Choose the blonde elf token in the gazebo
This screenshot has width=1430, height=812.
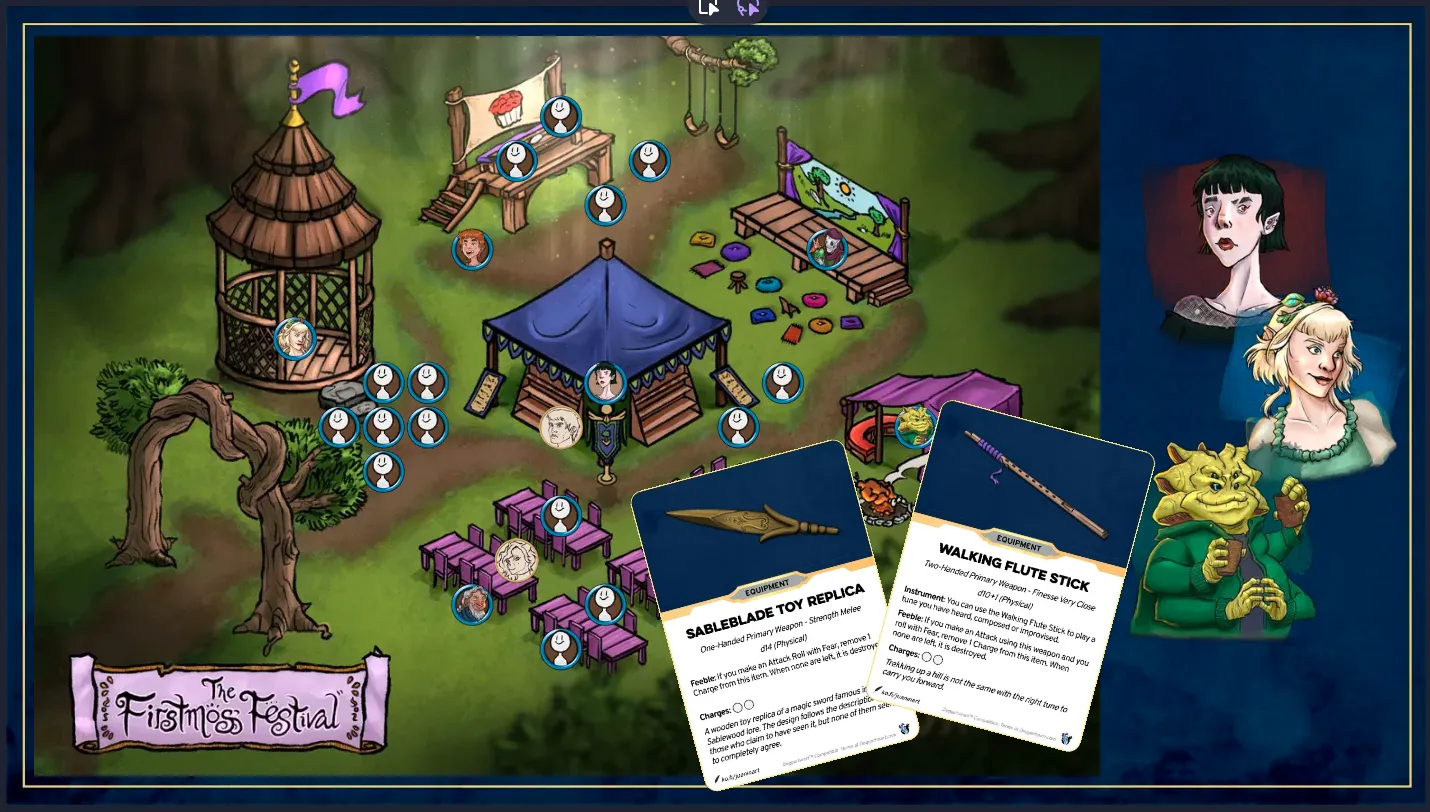click(x=295, y=339)
